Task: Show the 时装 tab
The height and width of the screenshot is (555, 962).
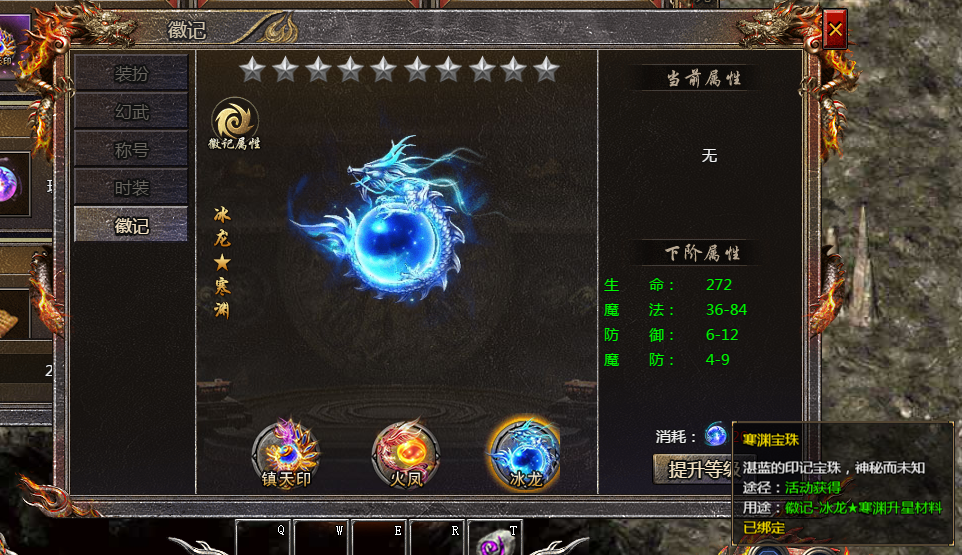Action: coord(131,188)
